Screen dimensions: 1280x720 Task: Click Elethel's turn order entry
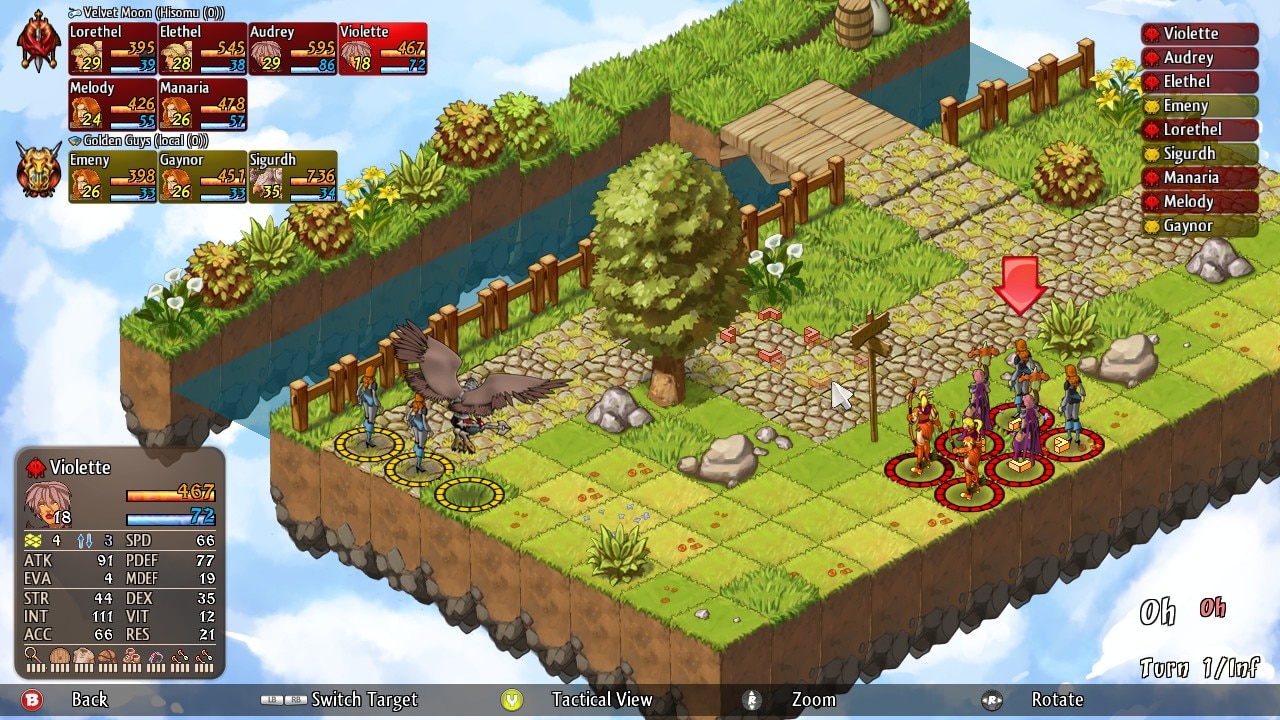tap(1199, 82)
